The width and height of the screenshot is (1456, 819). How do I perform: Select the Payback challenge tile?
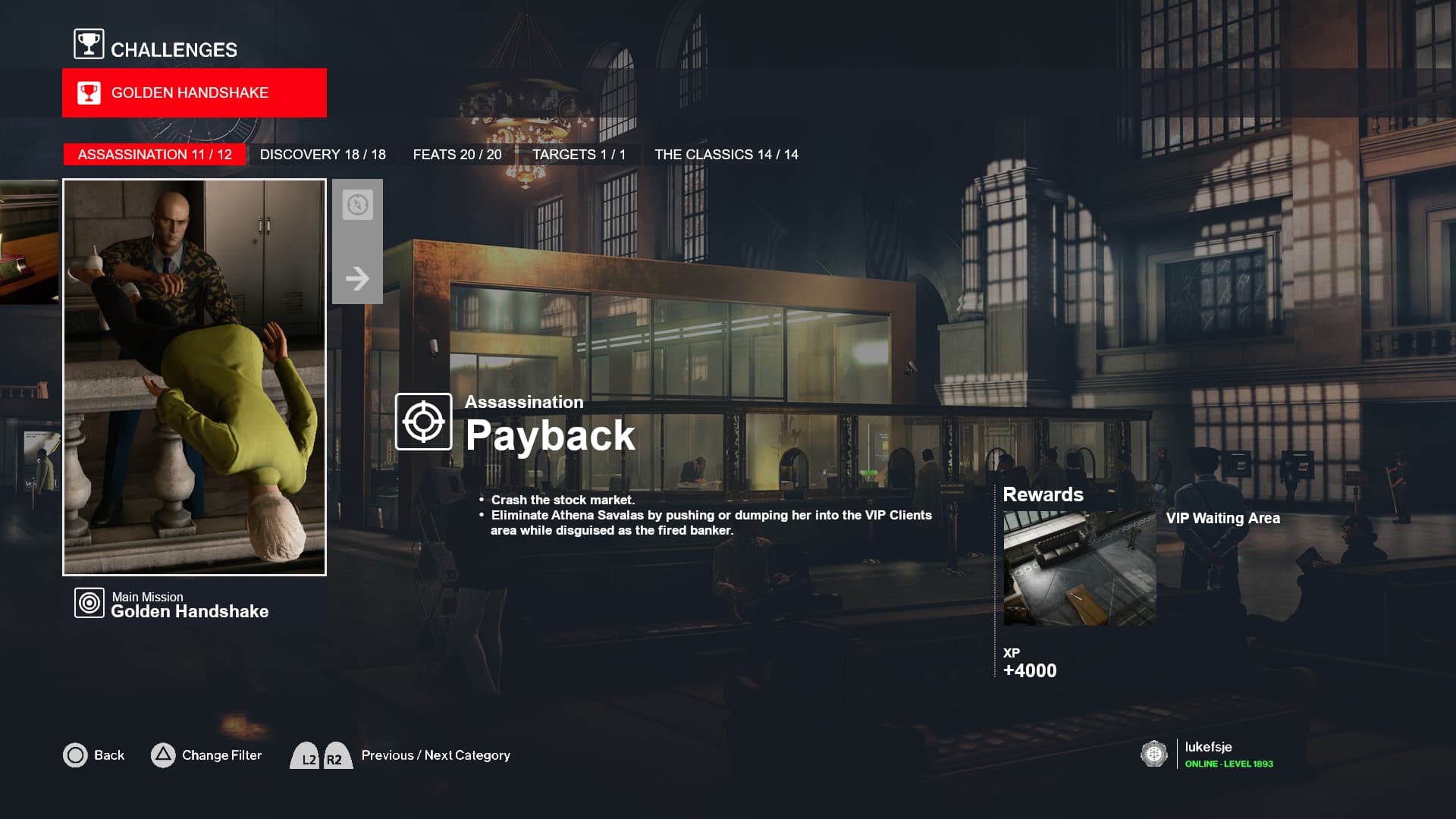(194, 377)
